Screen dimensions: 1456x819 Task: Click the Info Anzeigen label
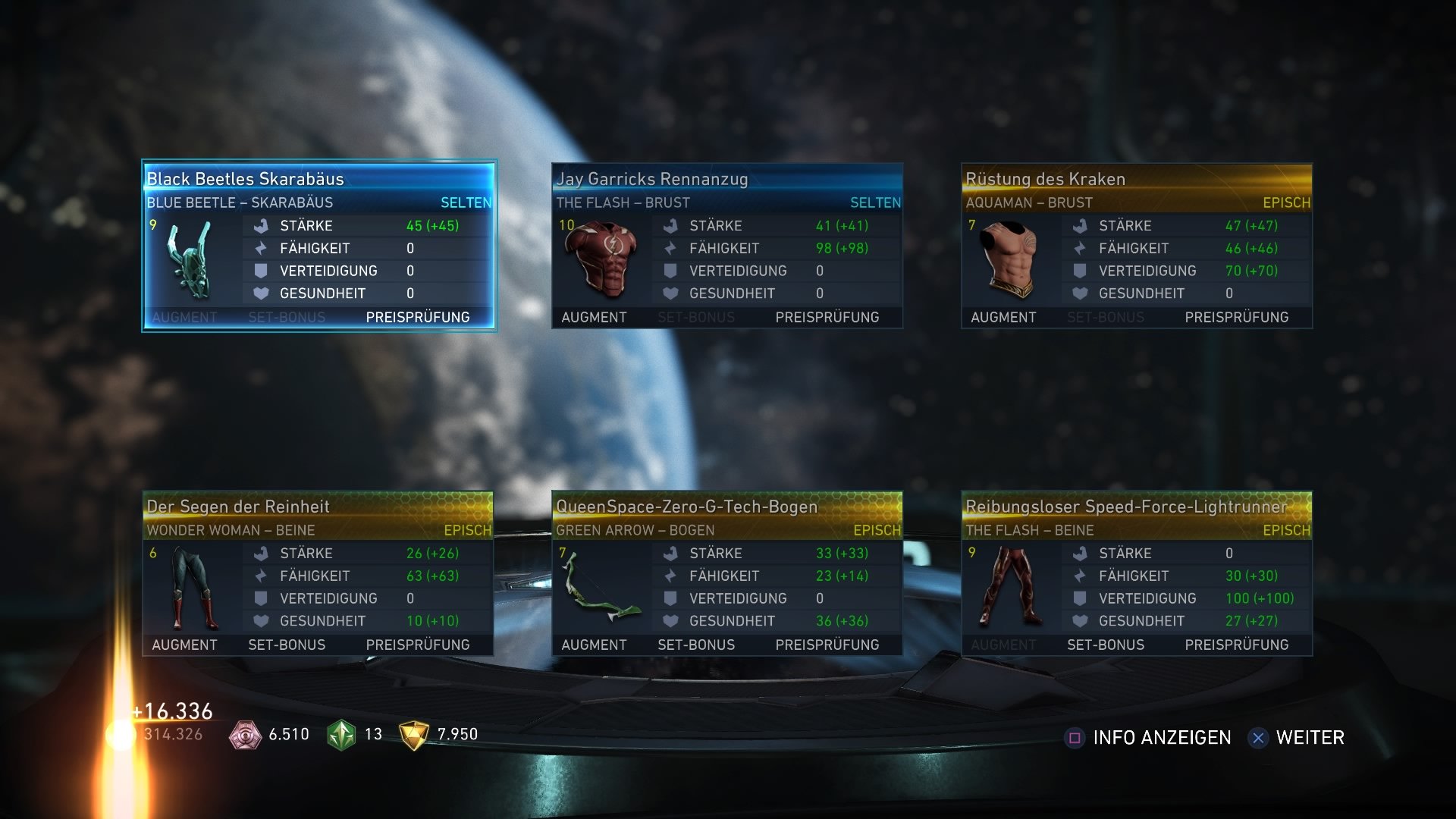[x=1162, y=737]
